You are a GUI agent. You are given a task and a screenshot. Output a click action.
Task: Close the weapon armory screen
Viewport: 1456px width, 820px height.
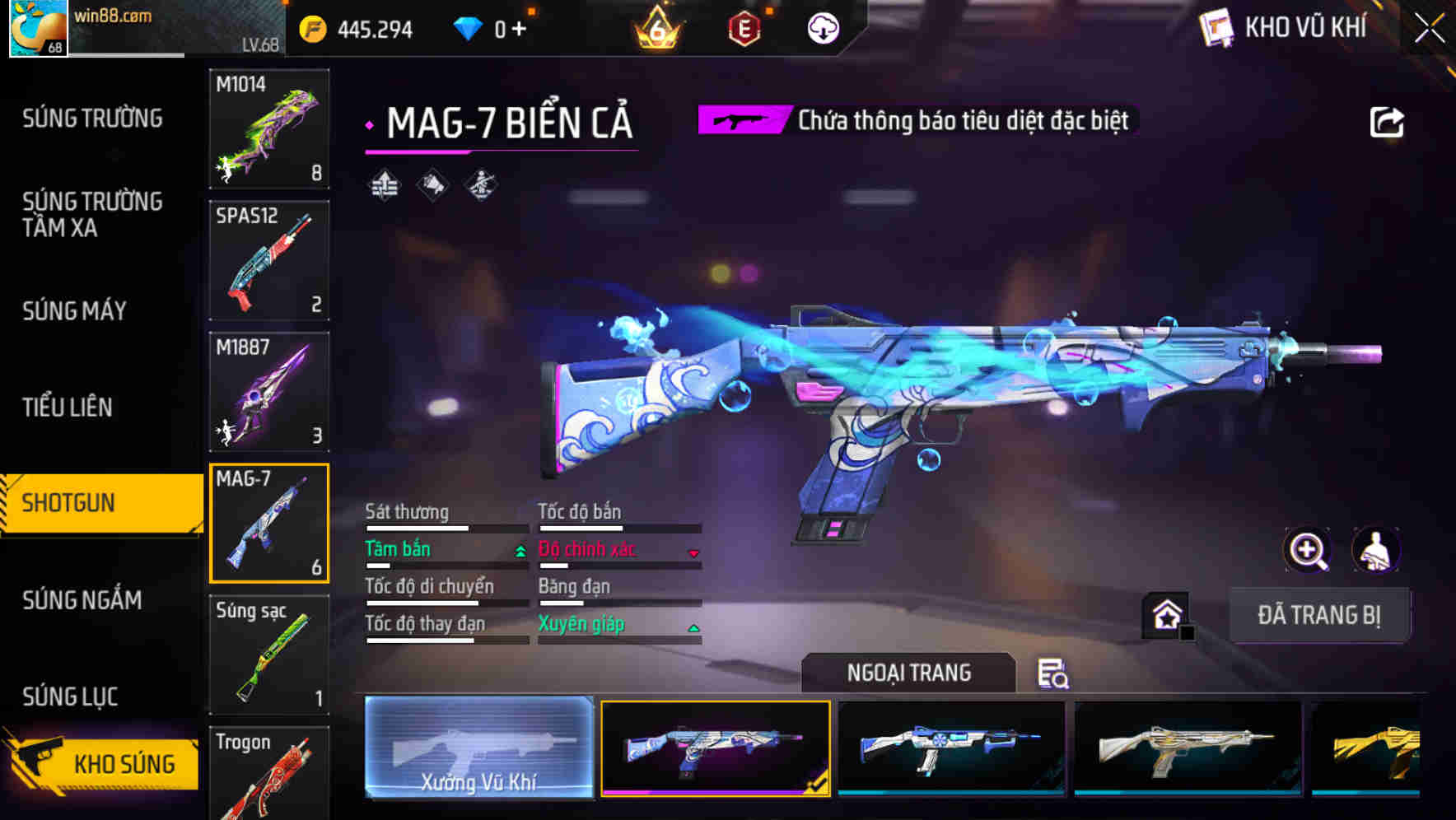(1429, 29)
